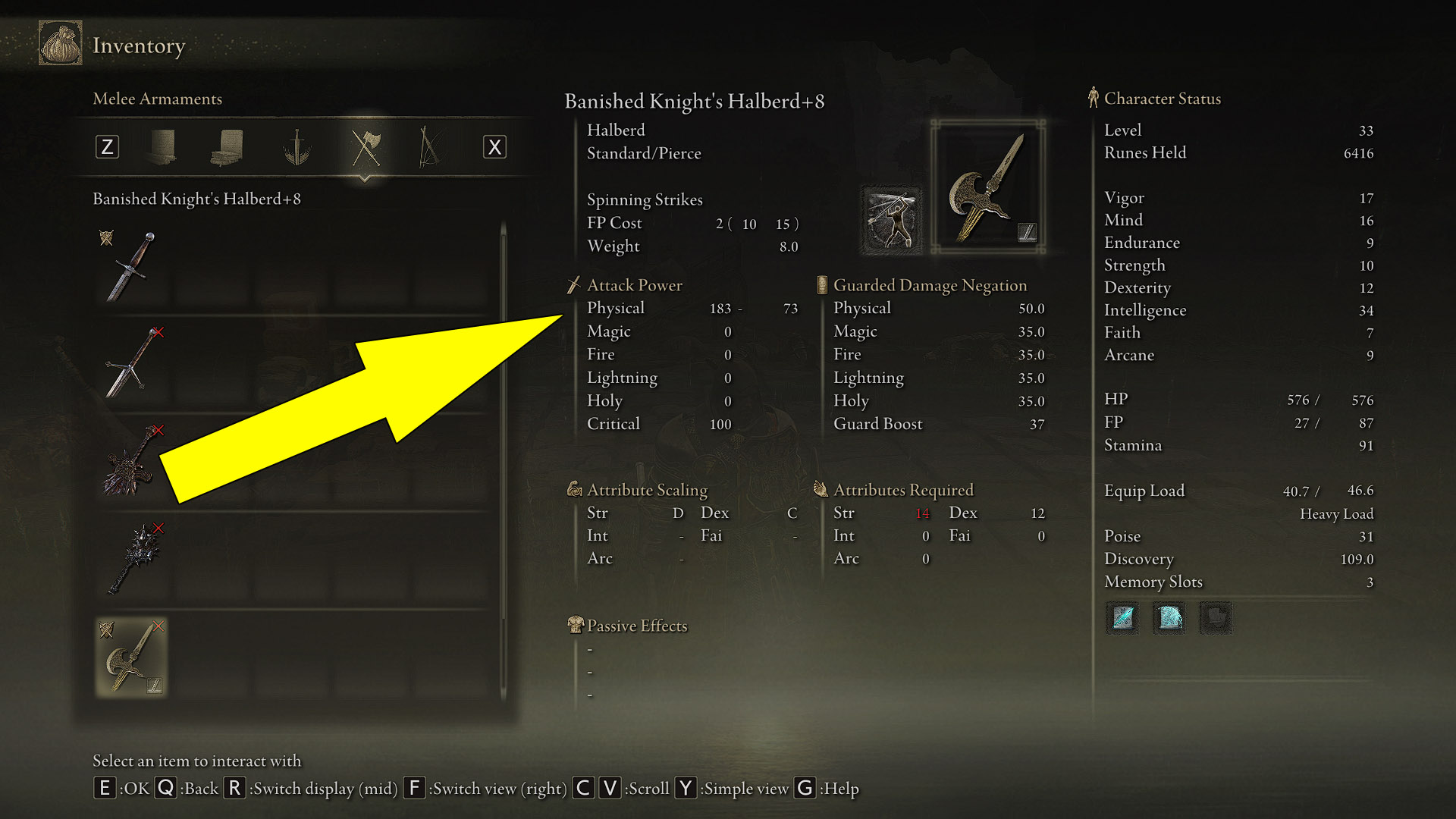Select the spiked mace slot

(132, 560)
